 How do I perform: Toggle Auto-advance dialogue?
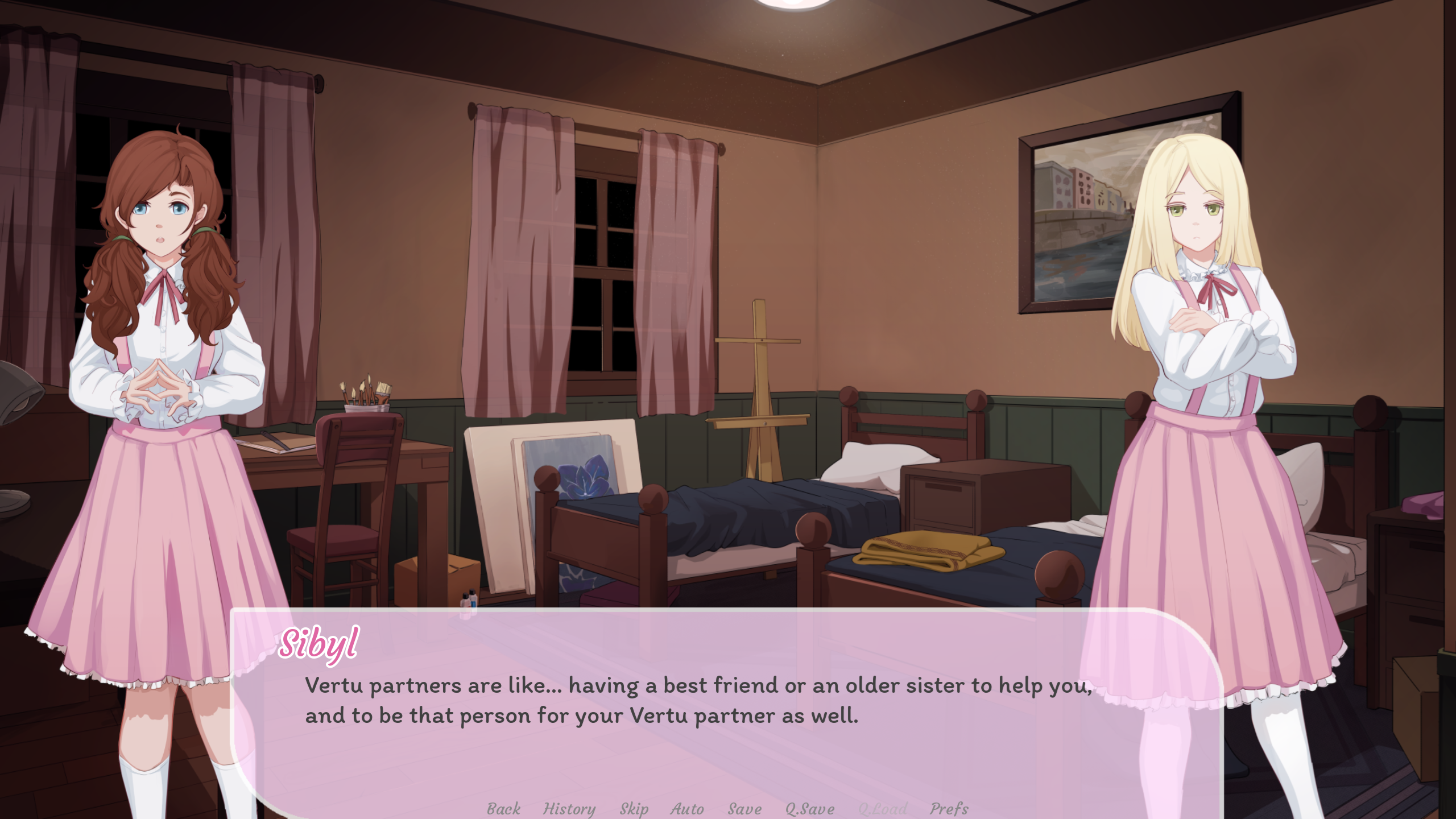[x=687, y=808]
